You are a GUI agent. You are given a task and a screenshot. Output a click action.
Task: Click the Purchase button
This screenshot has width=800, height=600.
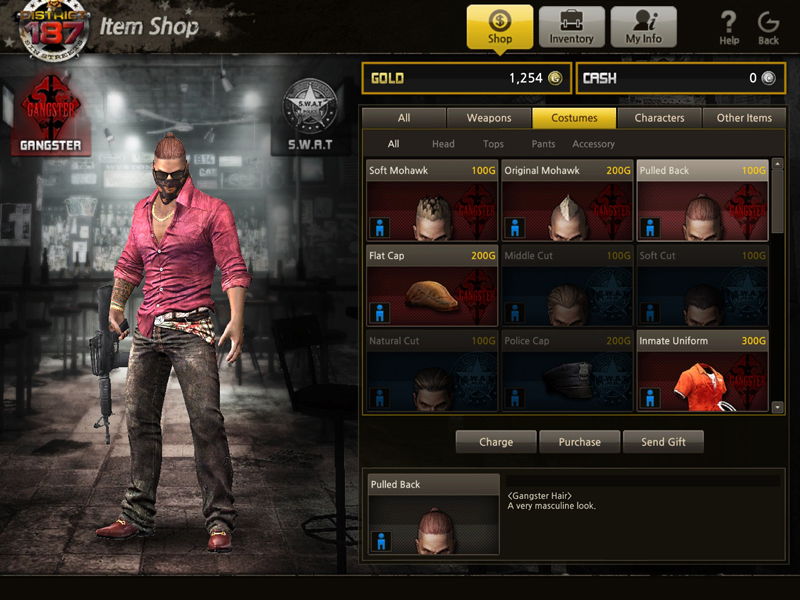pyautogui.click(x=580, y=442)
